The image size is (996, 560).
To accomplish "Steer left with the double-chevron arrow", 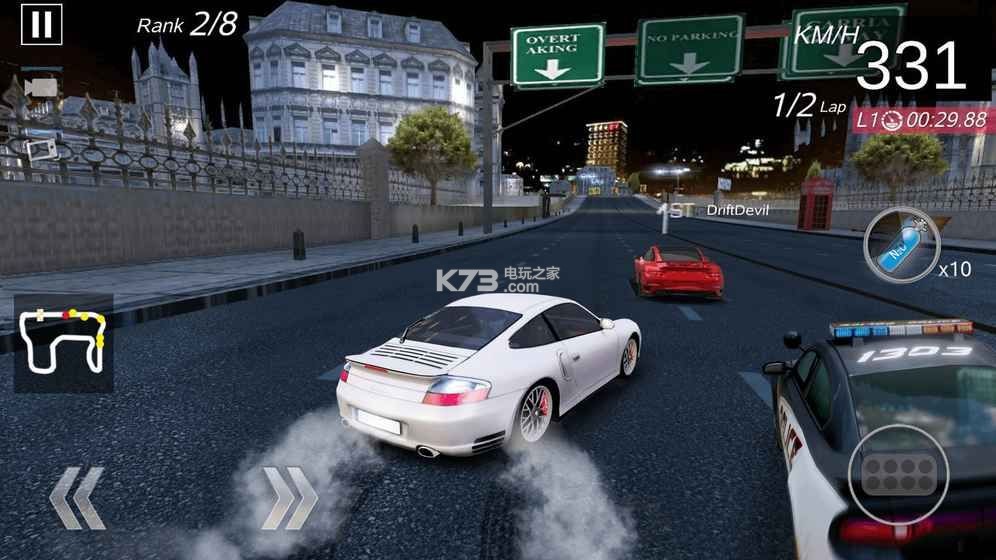I will pos(77,497).
